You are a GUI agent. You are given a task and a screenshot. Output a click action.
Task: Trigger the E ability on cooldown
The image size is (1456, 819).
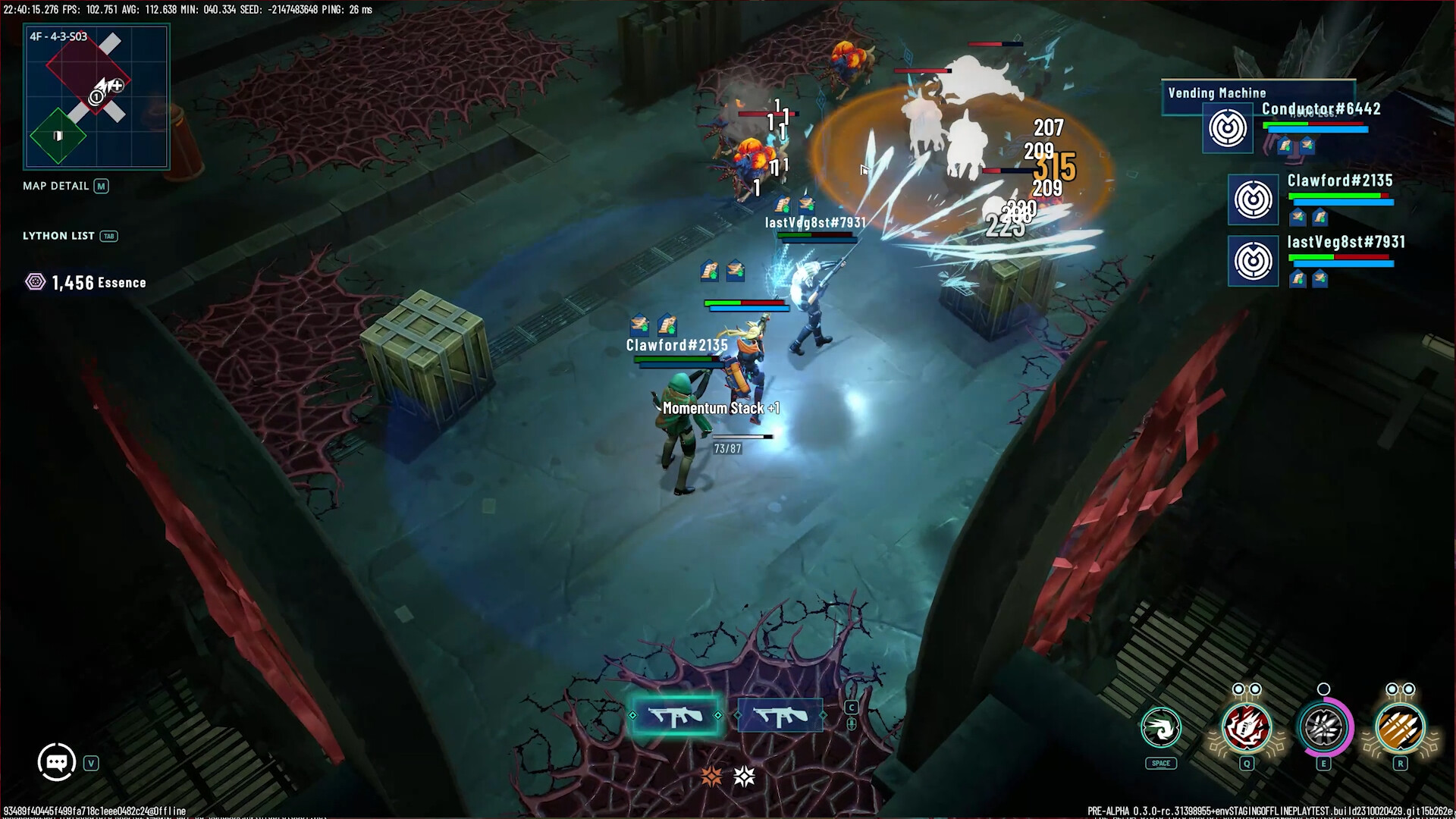pyautogui.click(x=1323, y=728)
